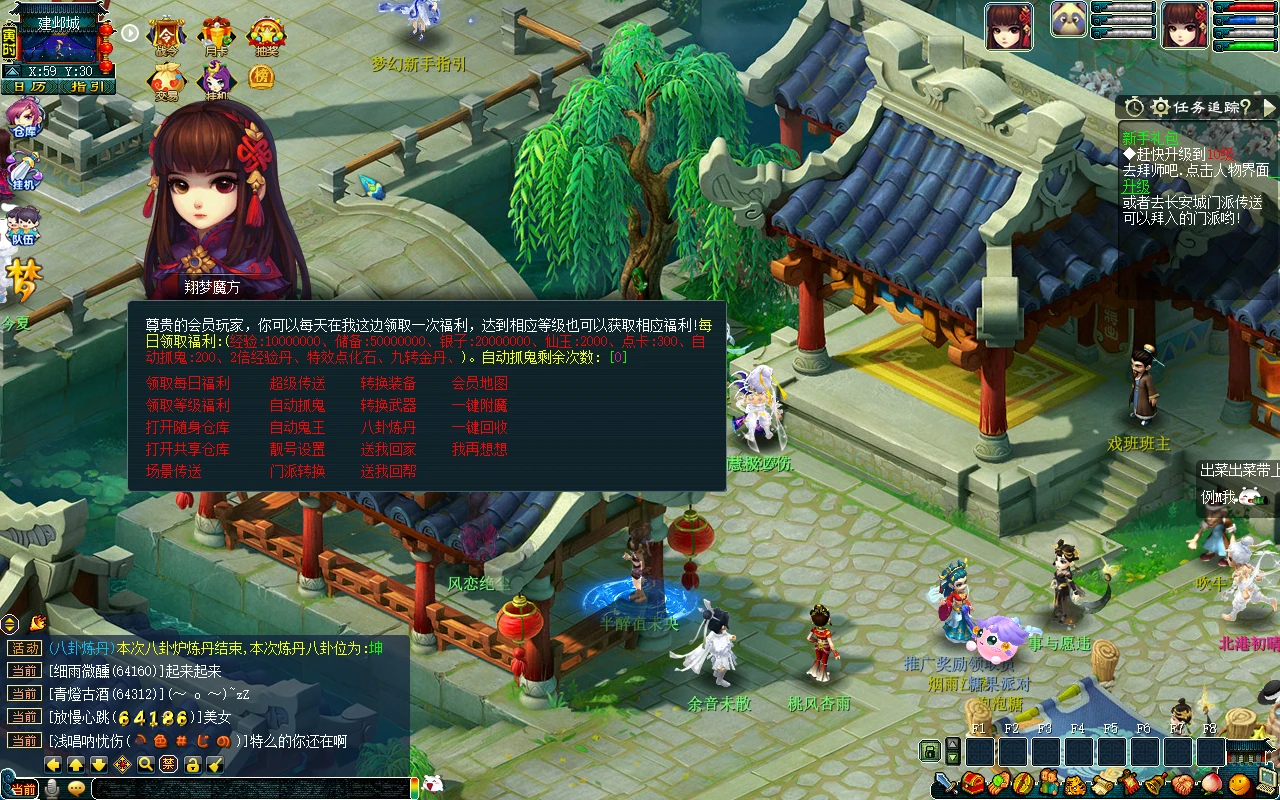The height and width of the screenshot is (800, 1280).
Task: Open the 交易 trade bag icon
Action: (166, 80)
